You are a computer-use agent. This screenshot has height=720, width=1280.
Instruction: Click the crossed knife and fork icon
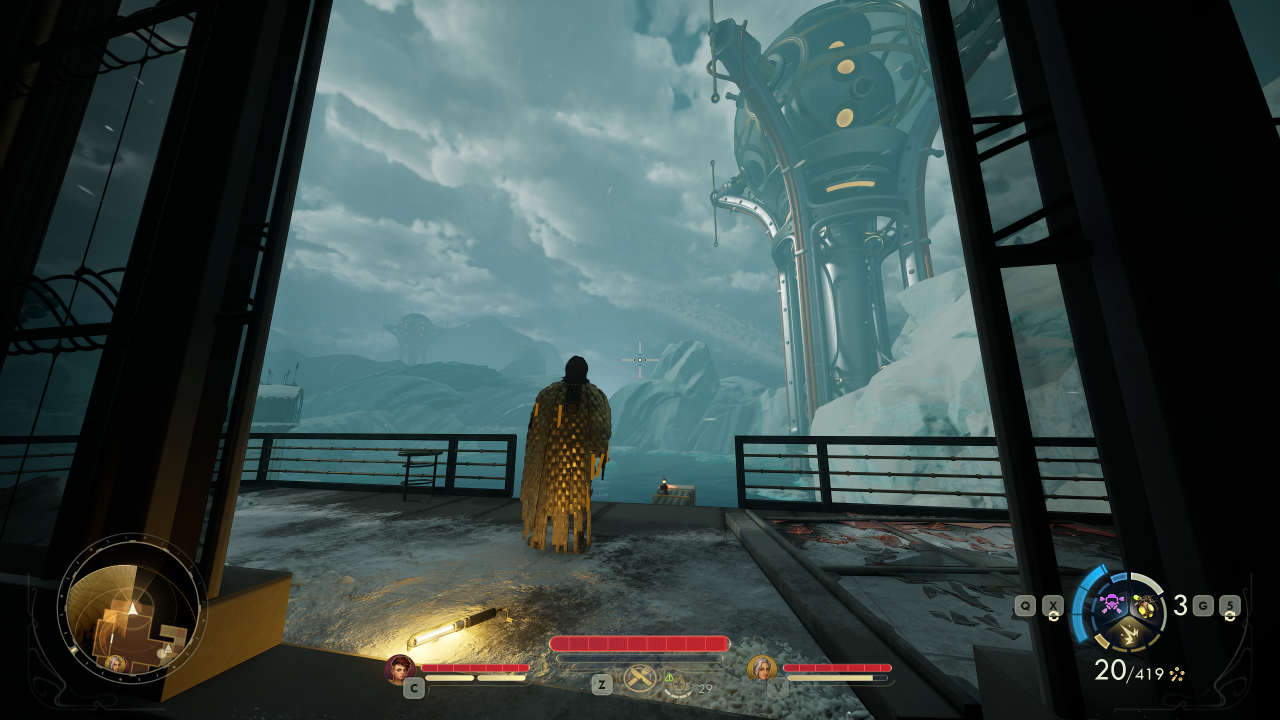point(639,679)
